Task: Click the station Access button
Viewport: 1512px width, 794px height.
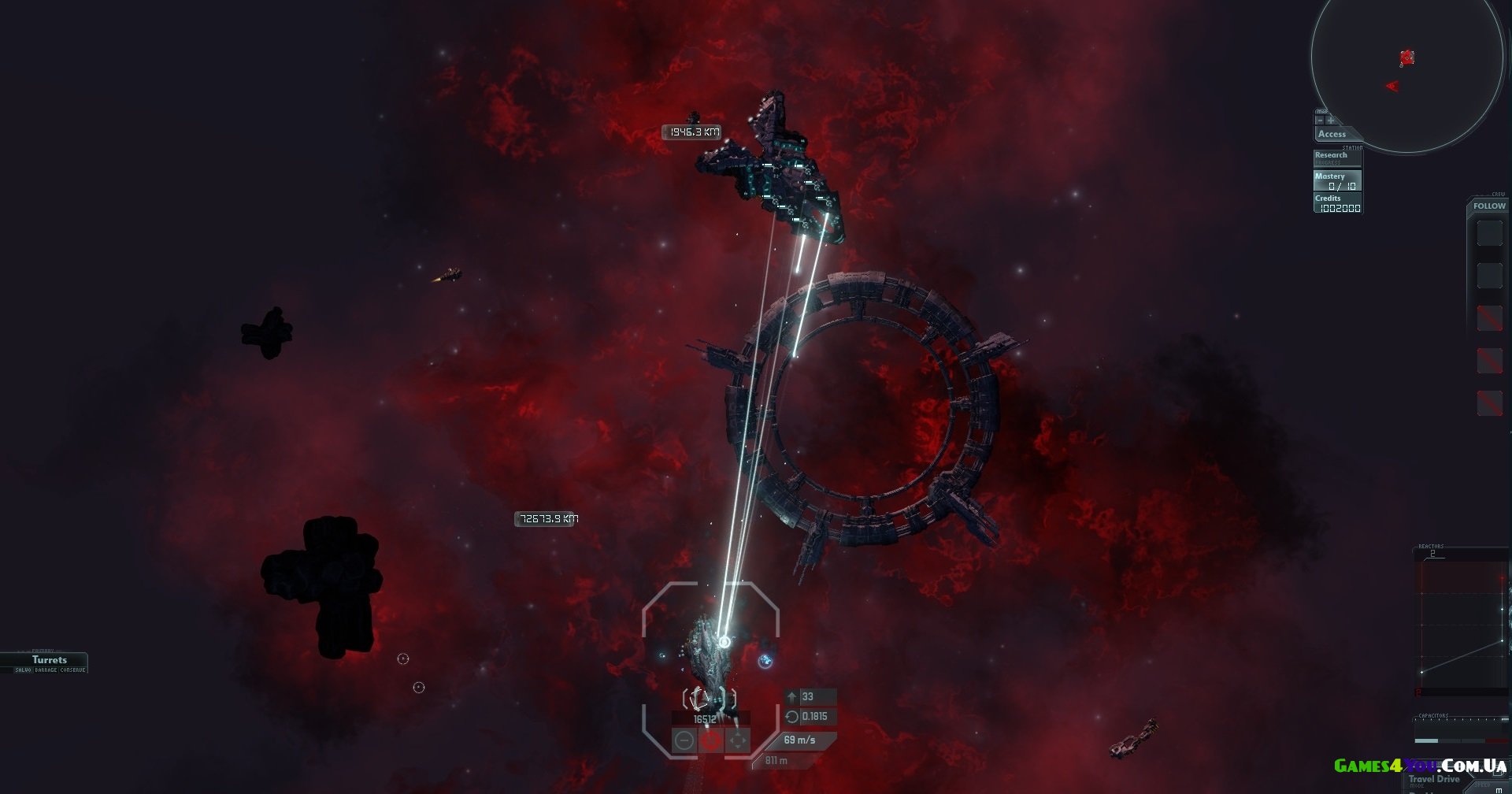Action: (1332, 135)
